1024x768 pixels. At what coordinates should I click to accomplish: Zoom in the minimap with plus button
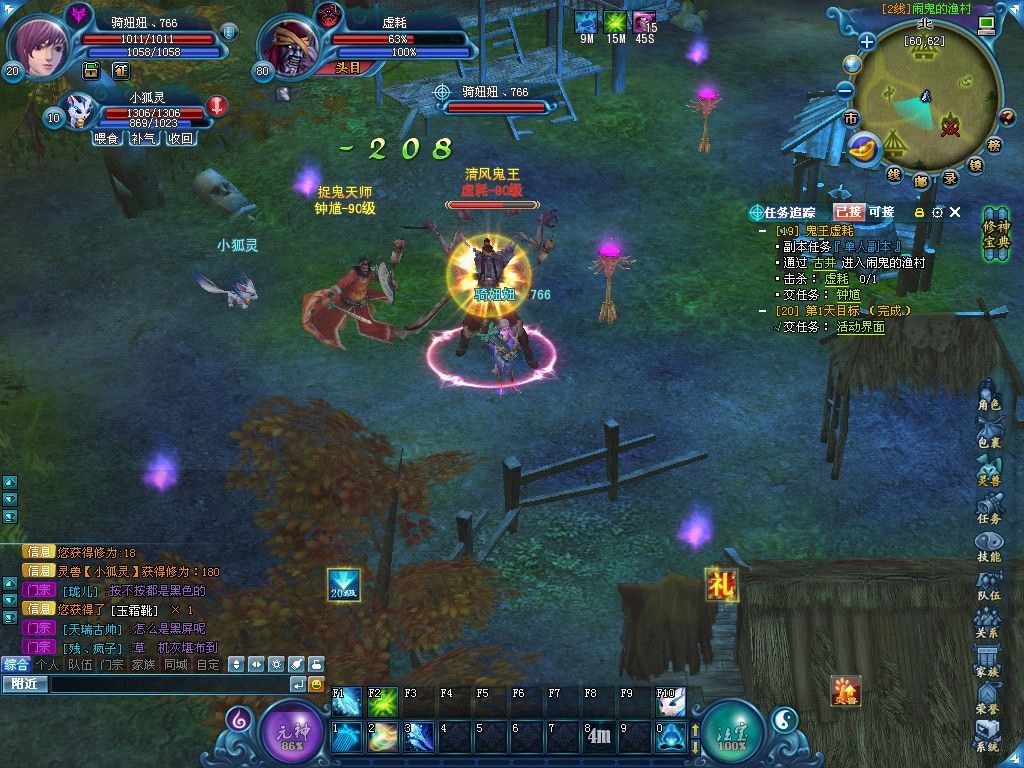[x=867, y=42]
